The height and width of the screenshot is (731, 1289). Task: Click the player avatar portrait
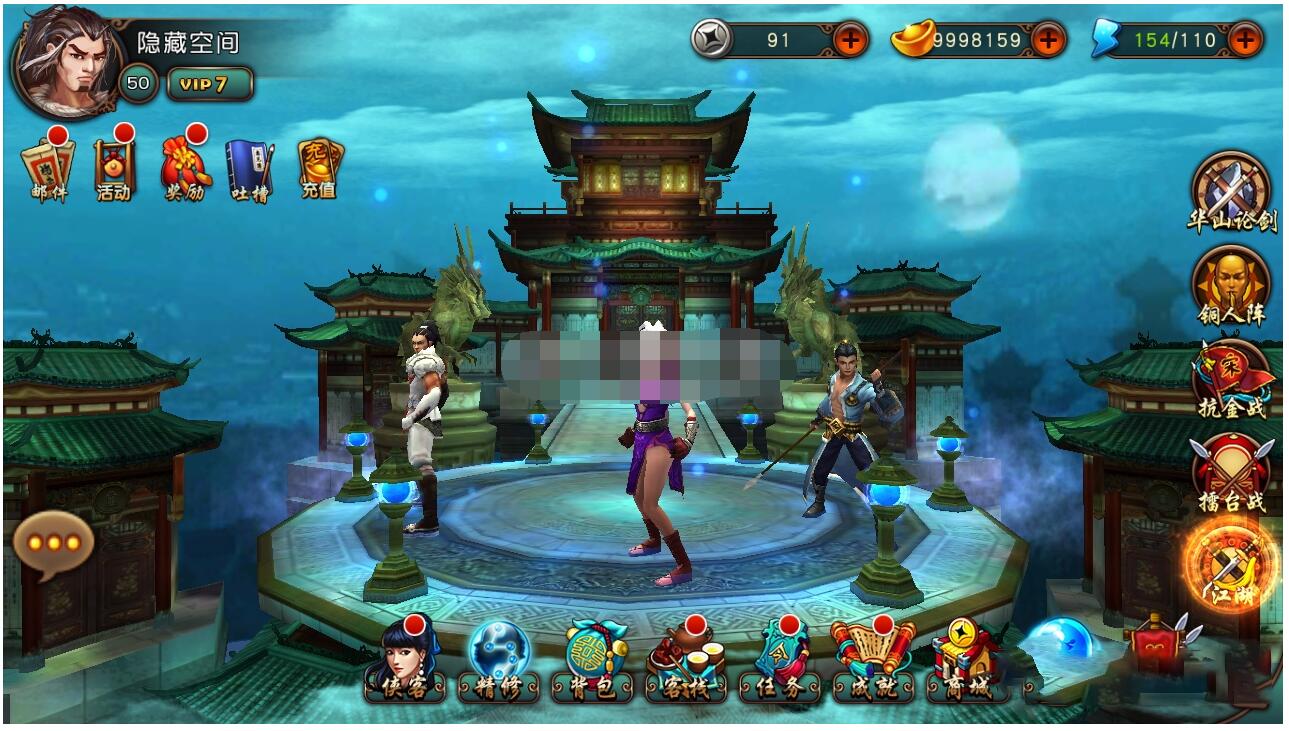tap(66, 62)
